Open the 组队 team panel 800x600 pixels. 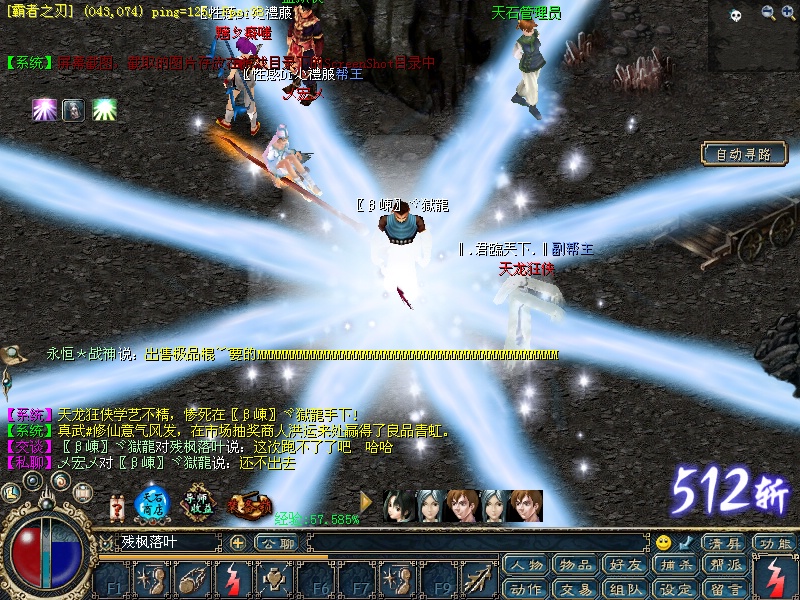(x=623, y=588)
